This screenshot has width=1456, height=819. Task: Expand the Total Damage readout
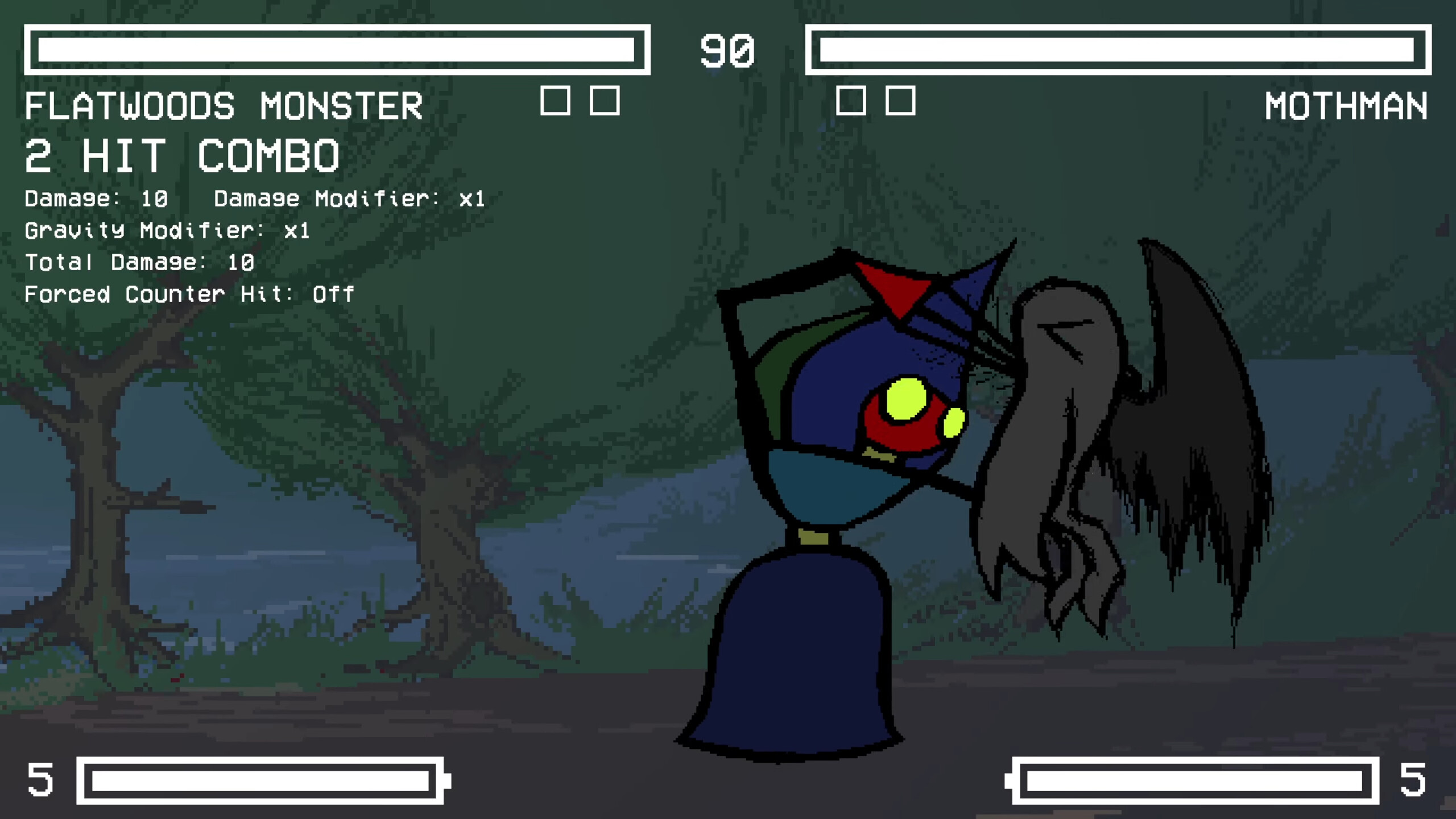(139, 262)
